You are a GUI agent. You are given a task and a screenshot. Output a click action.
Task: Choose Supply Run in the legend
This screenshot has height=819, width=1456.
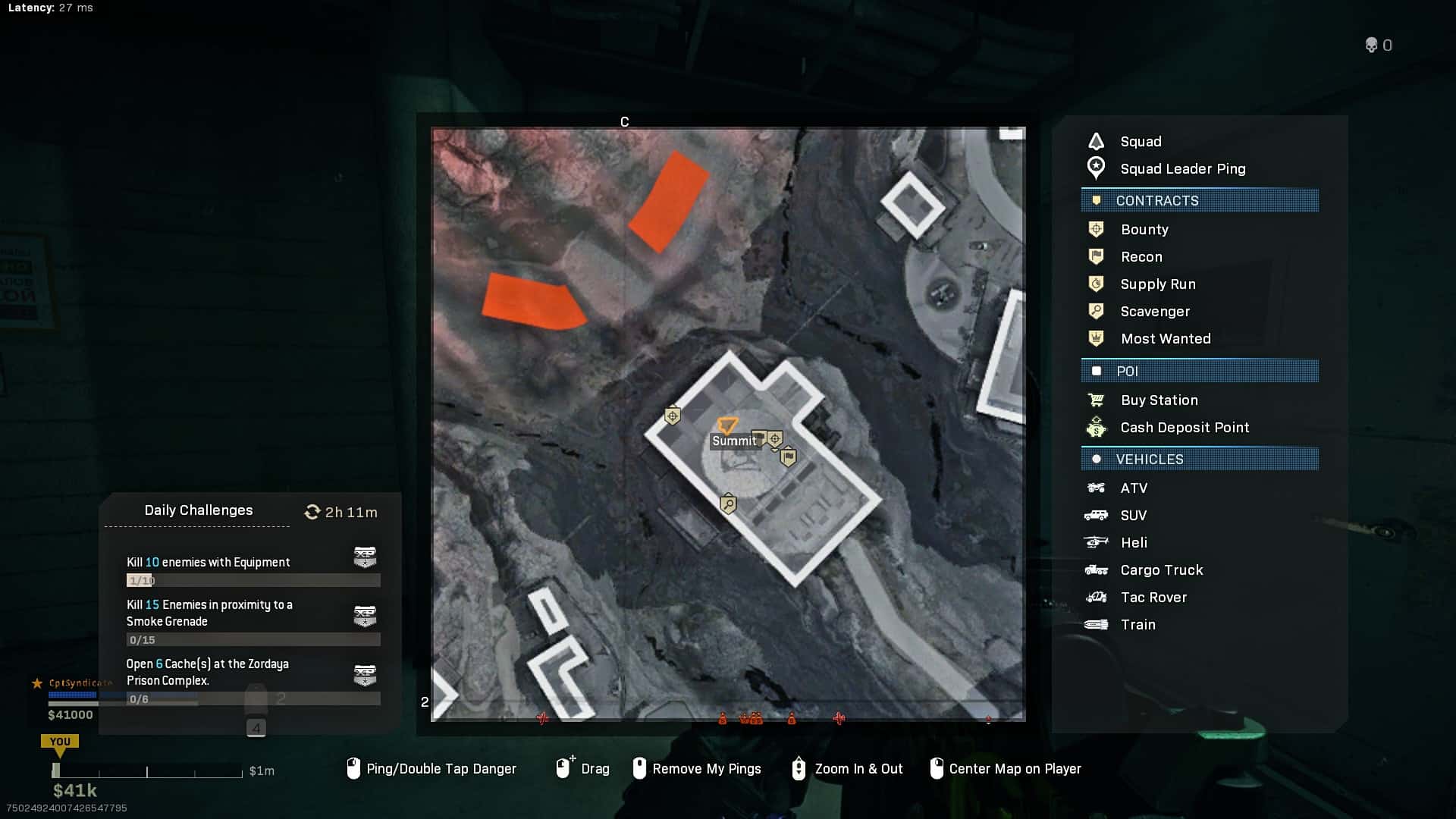pyautogui.click(x=1157, y=284)
